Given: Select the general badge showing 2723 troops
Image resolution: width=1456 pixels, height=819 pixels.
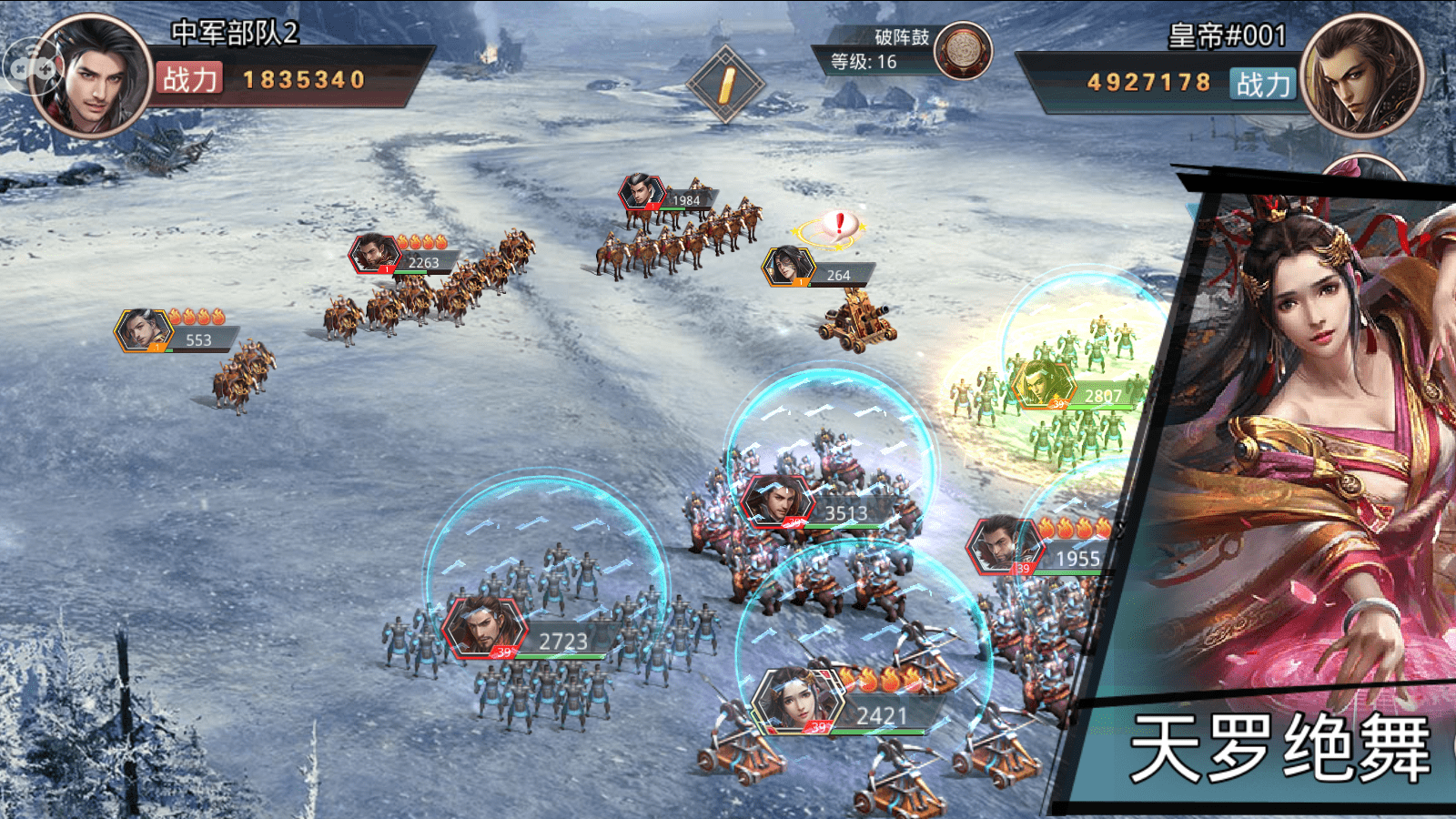Looking at the screenshot, I should point(484,627).
